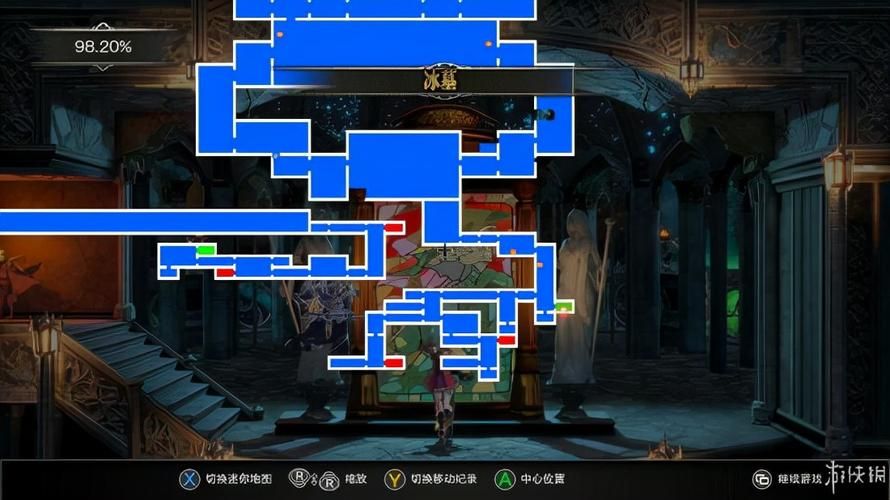Click the orange marker right of the top room
890x500 pixels.
click(490, 42)
